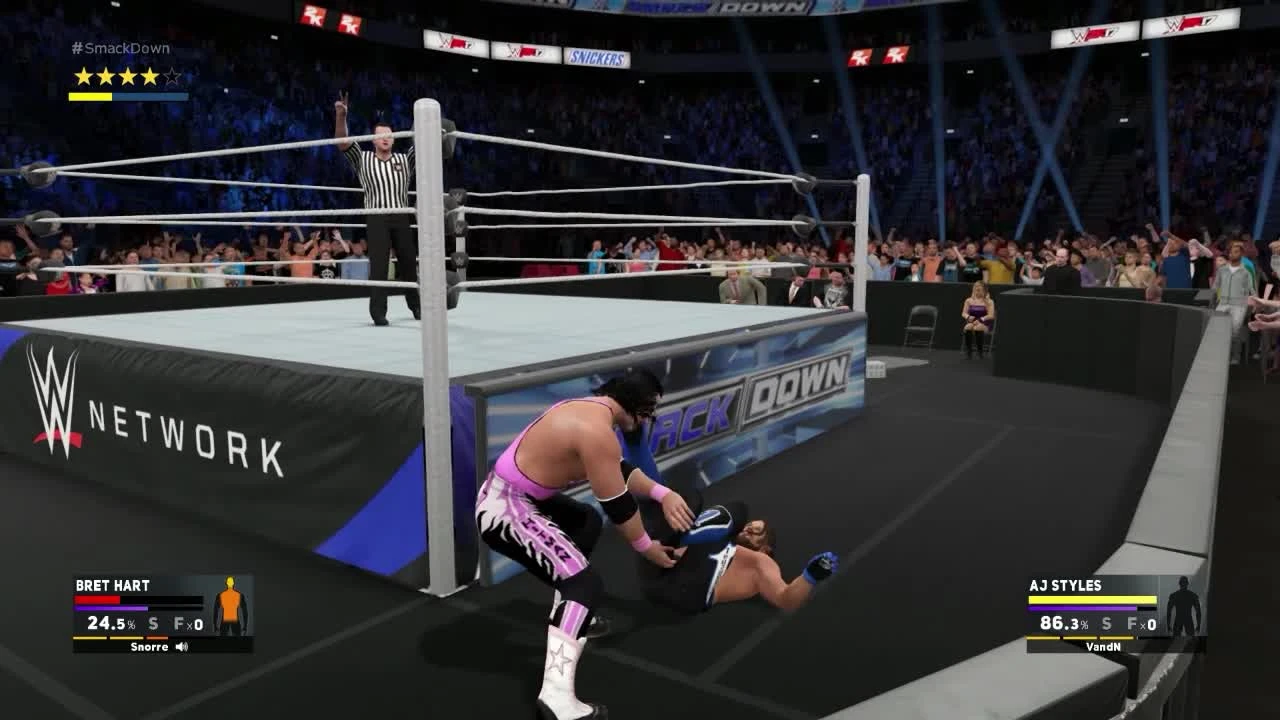
Task: Click the yellow match momentum progress bar
Action: 100,97
